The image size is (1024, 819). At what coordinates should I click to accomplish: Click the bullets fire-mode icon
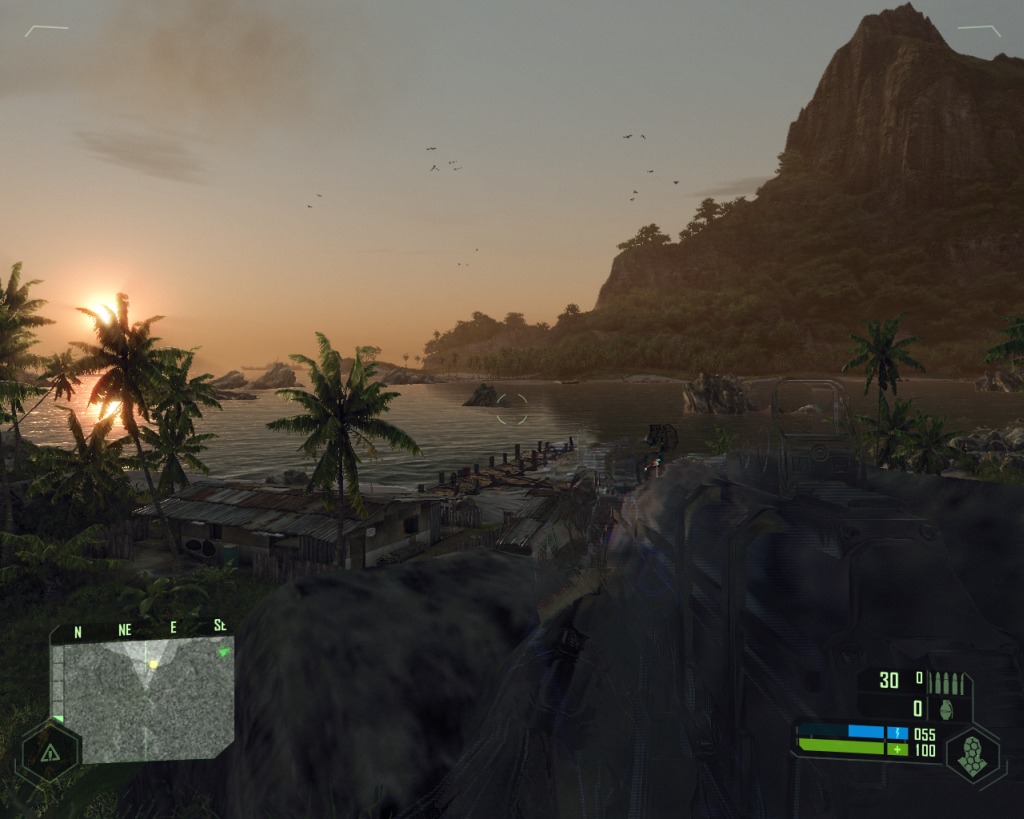coord(947,683)
